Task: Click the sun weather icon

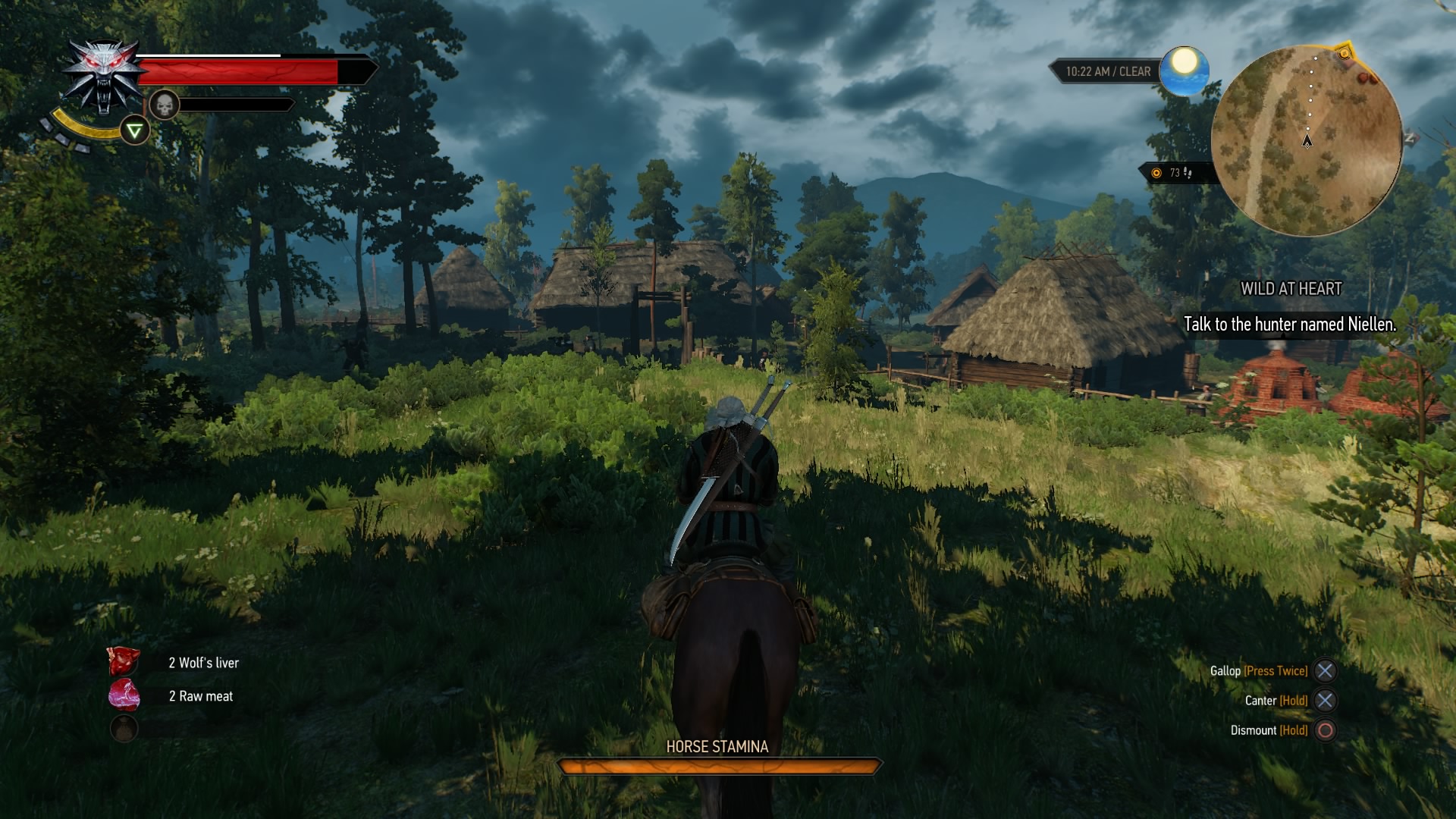Action: point(1184,68)
